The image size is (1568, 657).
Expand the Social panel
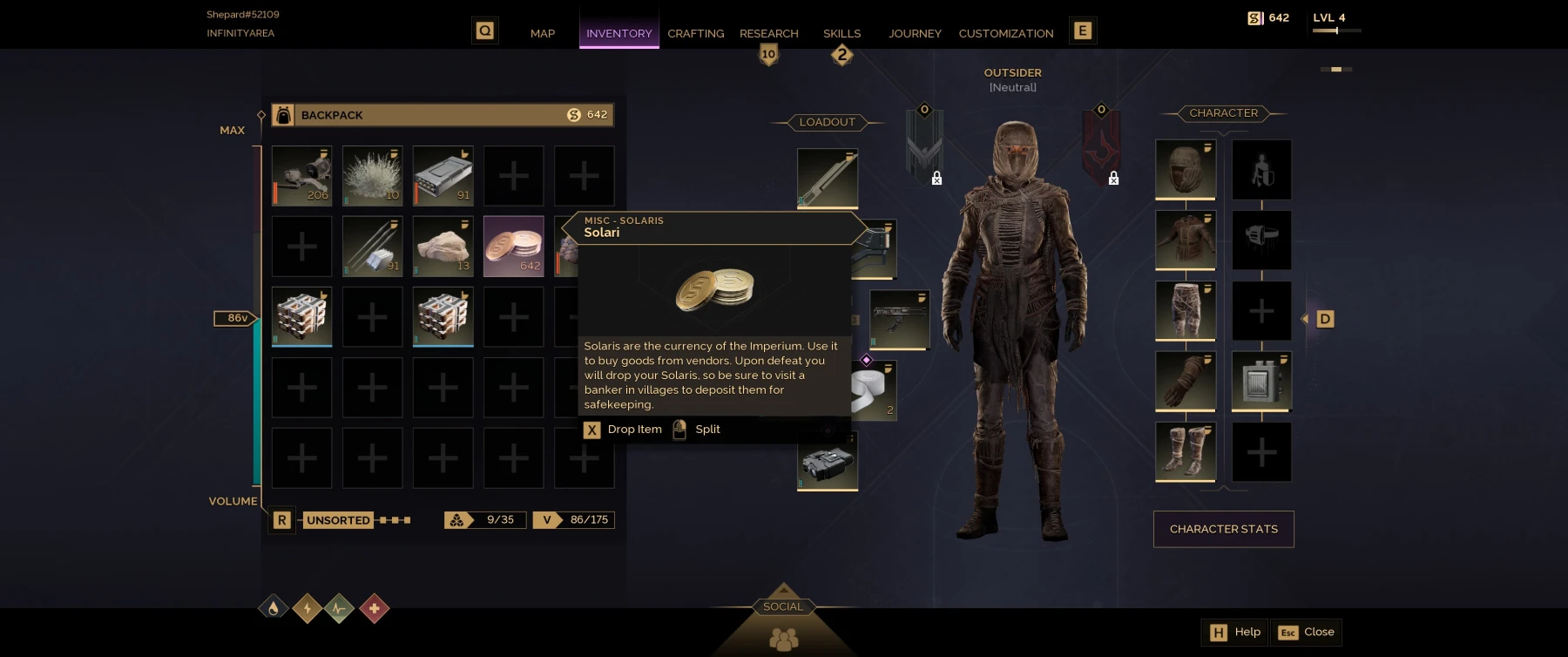(x=783, y=606)
